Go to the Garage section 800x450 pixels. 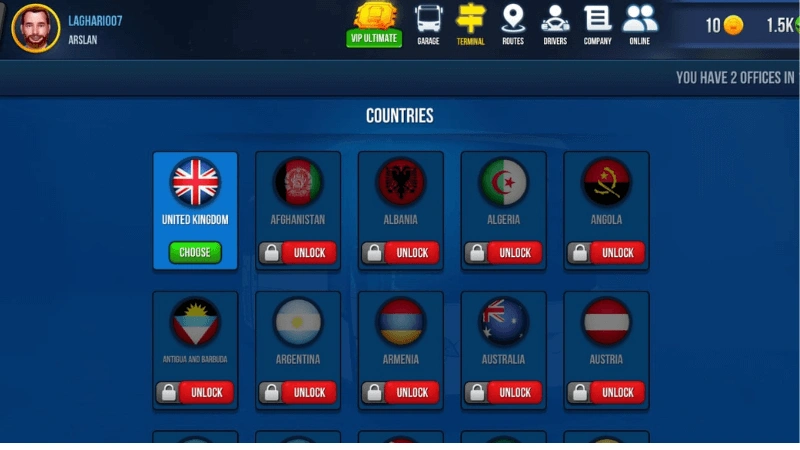[x=428, y=24]
